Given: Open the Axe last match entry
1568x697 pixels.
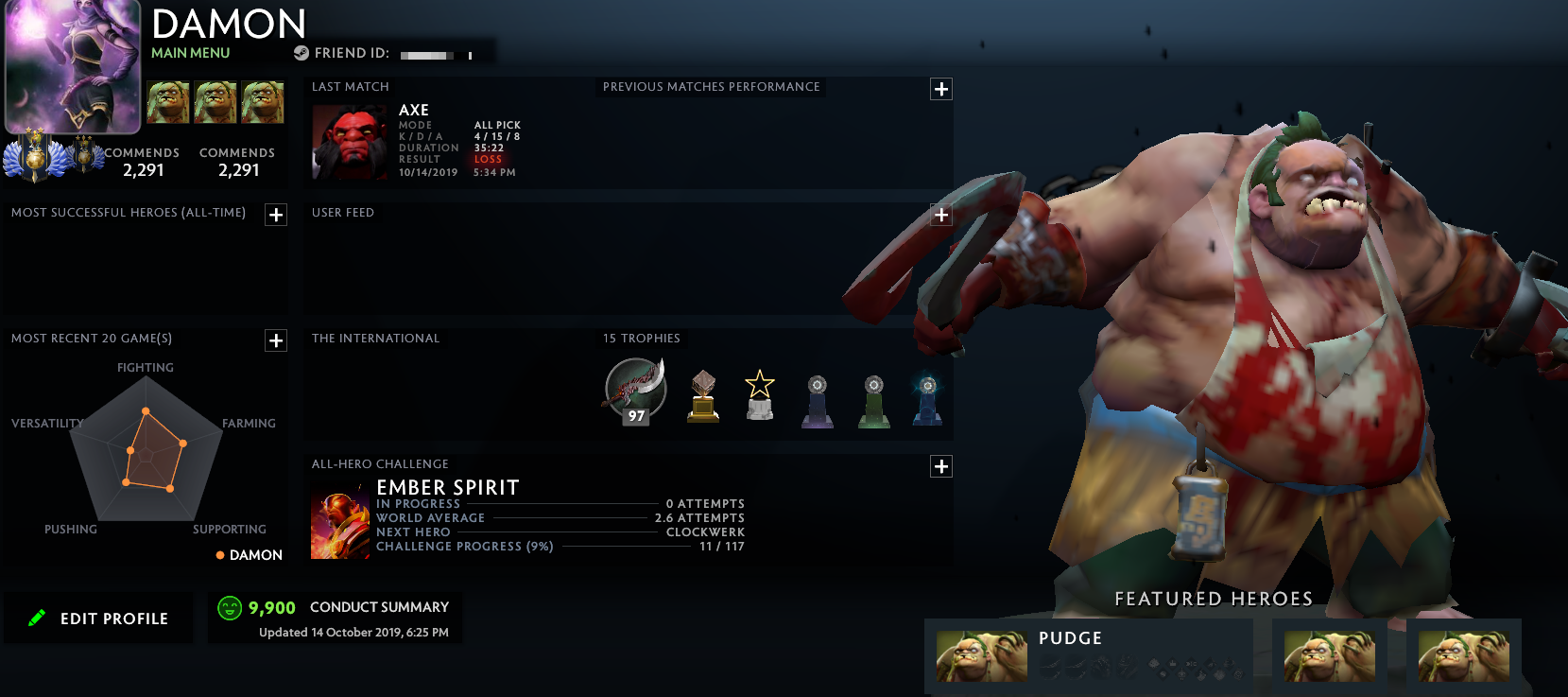Looking at the screenshot, I should (350, 143).
